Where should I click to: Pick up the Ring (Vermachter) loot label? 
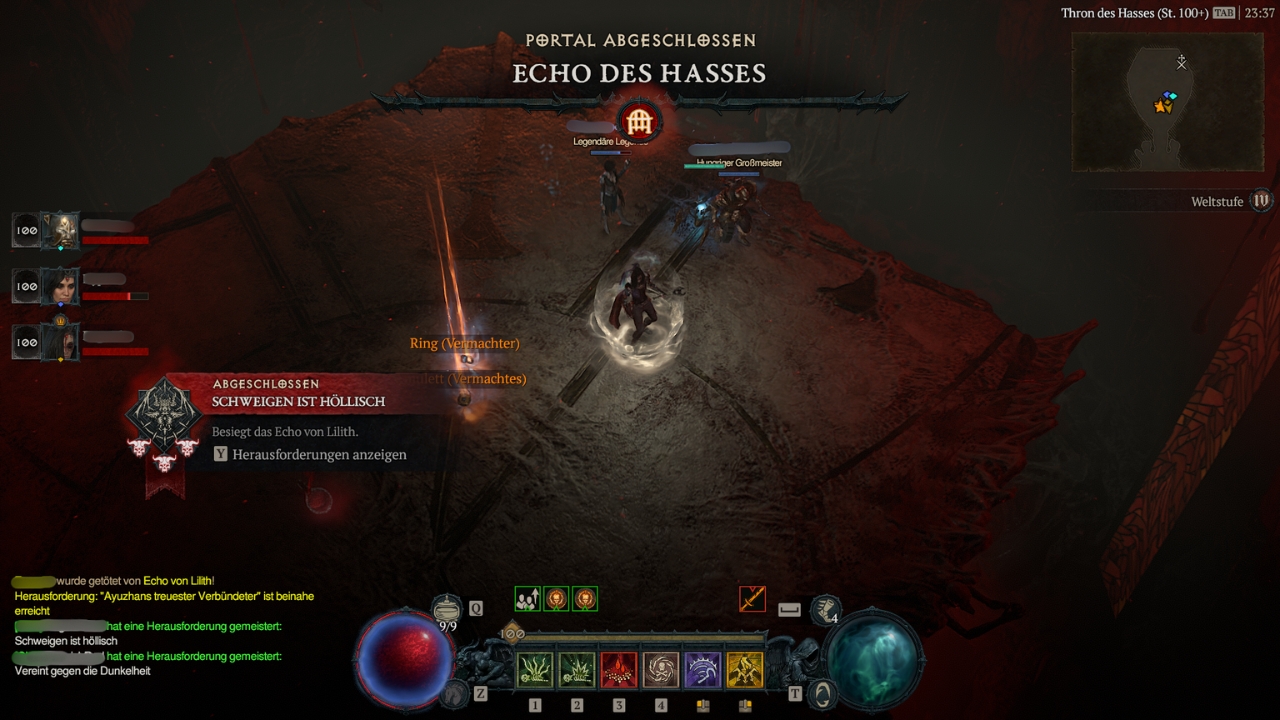tap(464, 343)
